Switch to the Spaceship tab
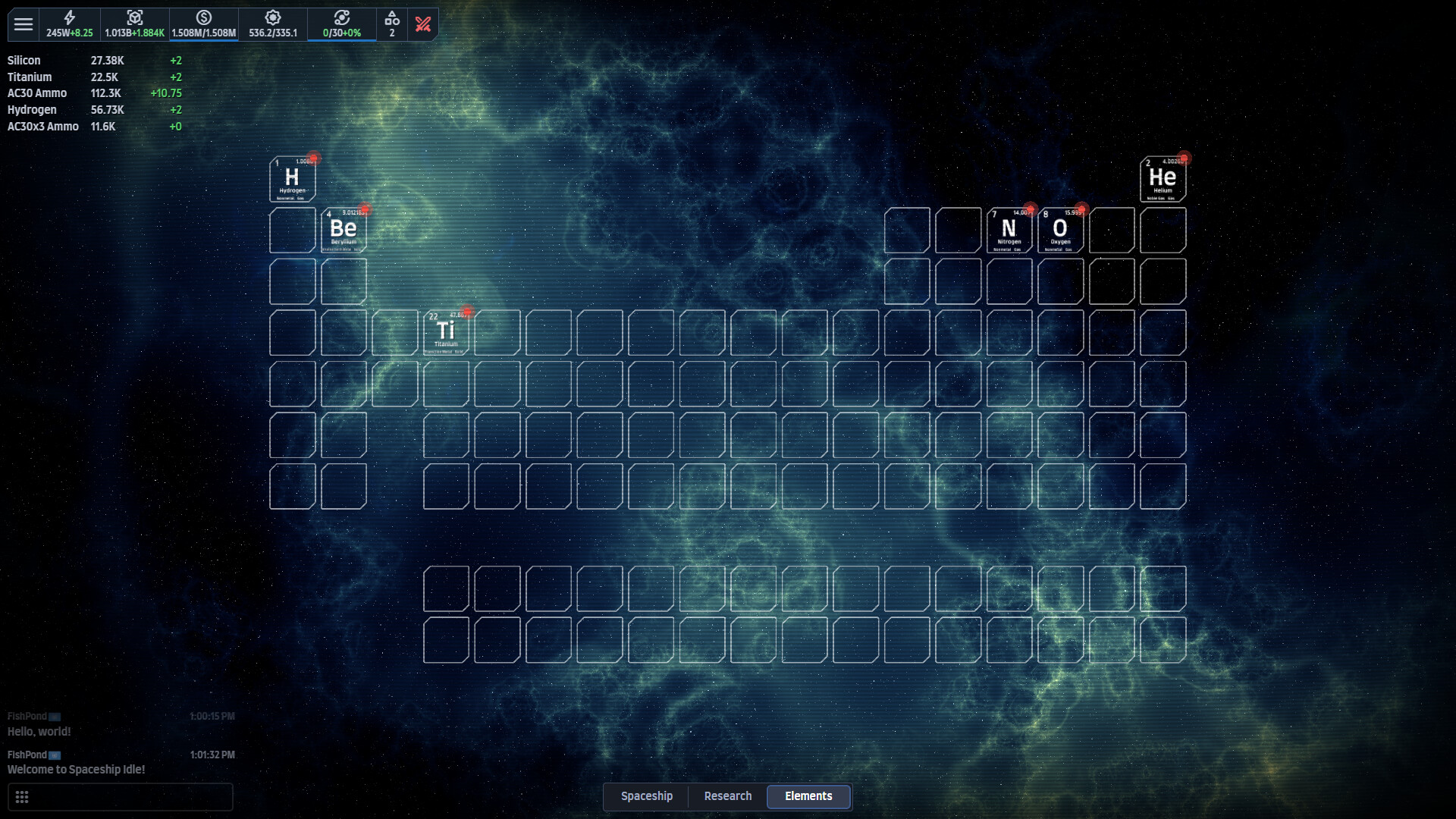Screen dimensions: 1456x819 pyautogui.click(x=646, y=796)
